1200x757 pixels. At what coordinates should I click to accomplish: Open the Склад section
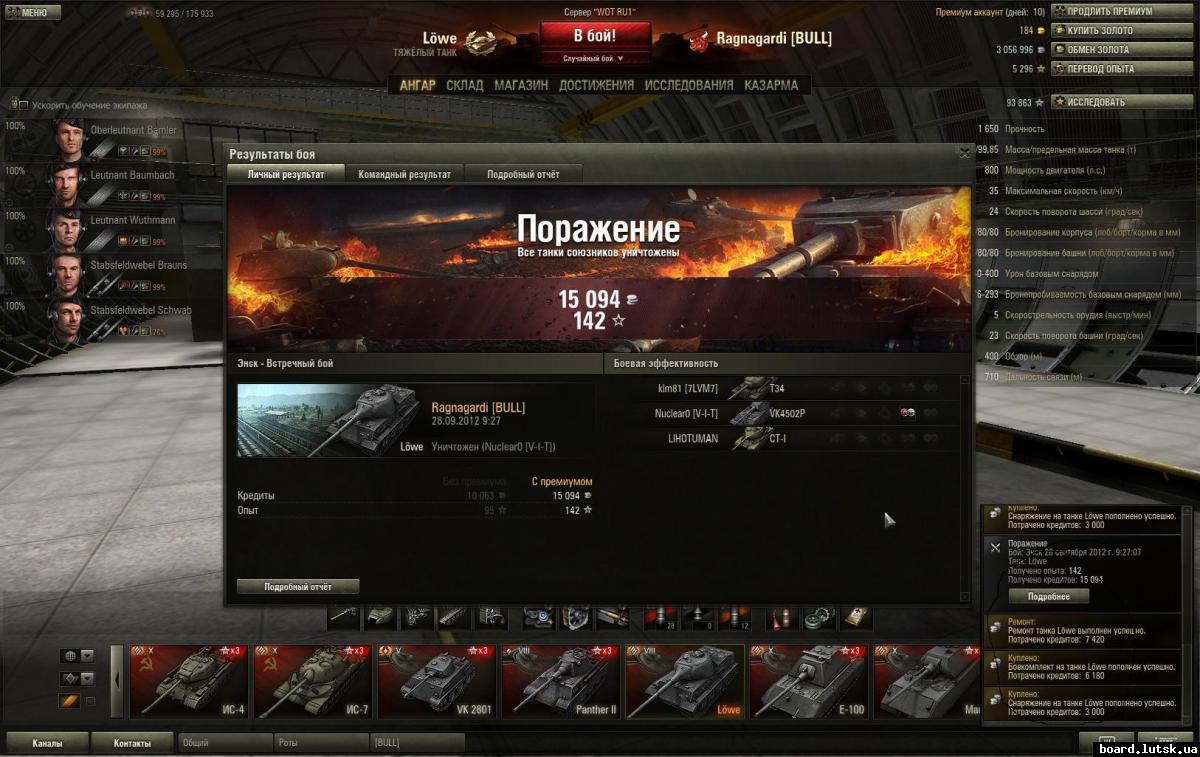465,86
